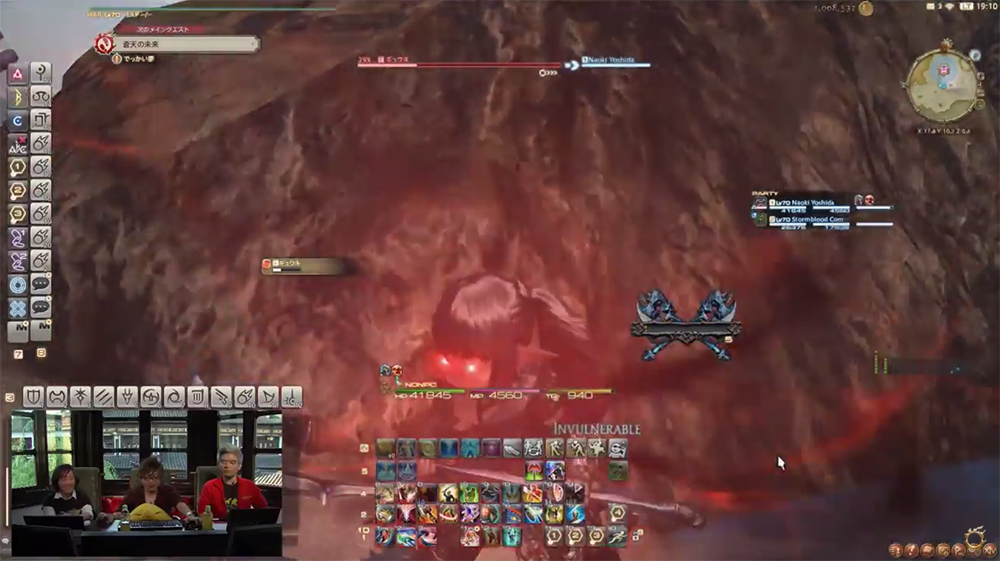Activate the blue letter C marker icon
This screenshot has height=561, width=1000.
(x=18, y=121)
